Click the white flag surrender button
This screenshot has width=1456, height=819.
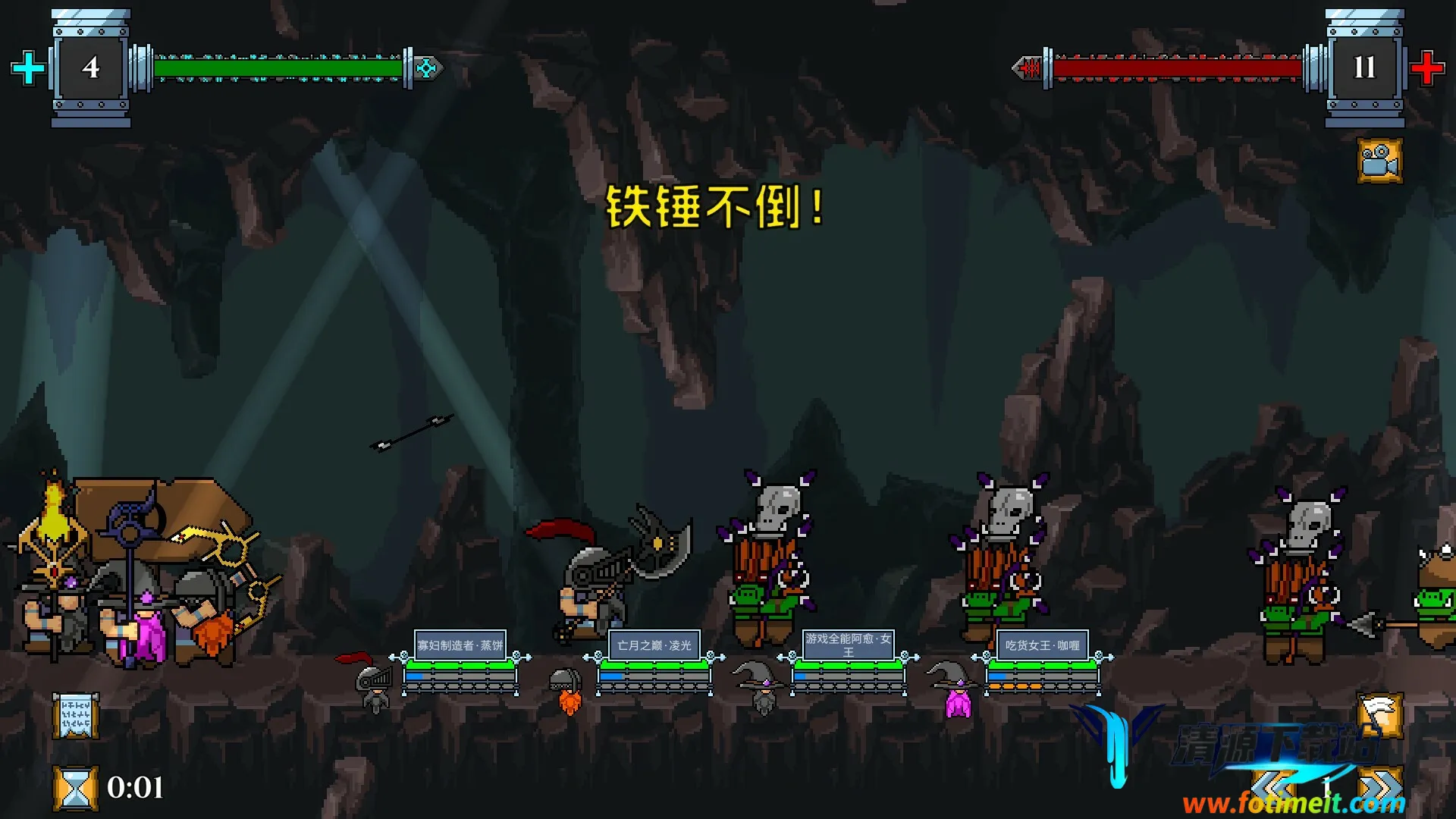[x=1379, y=715]
